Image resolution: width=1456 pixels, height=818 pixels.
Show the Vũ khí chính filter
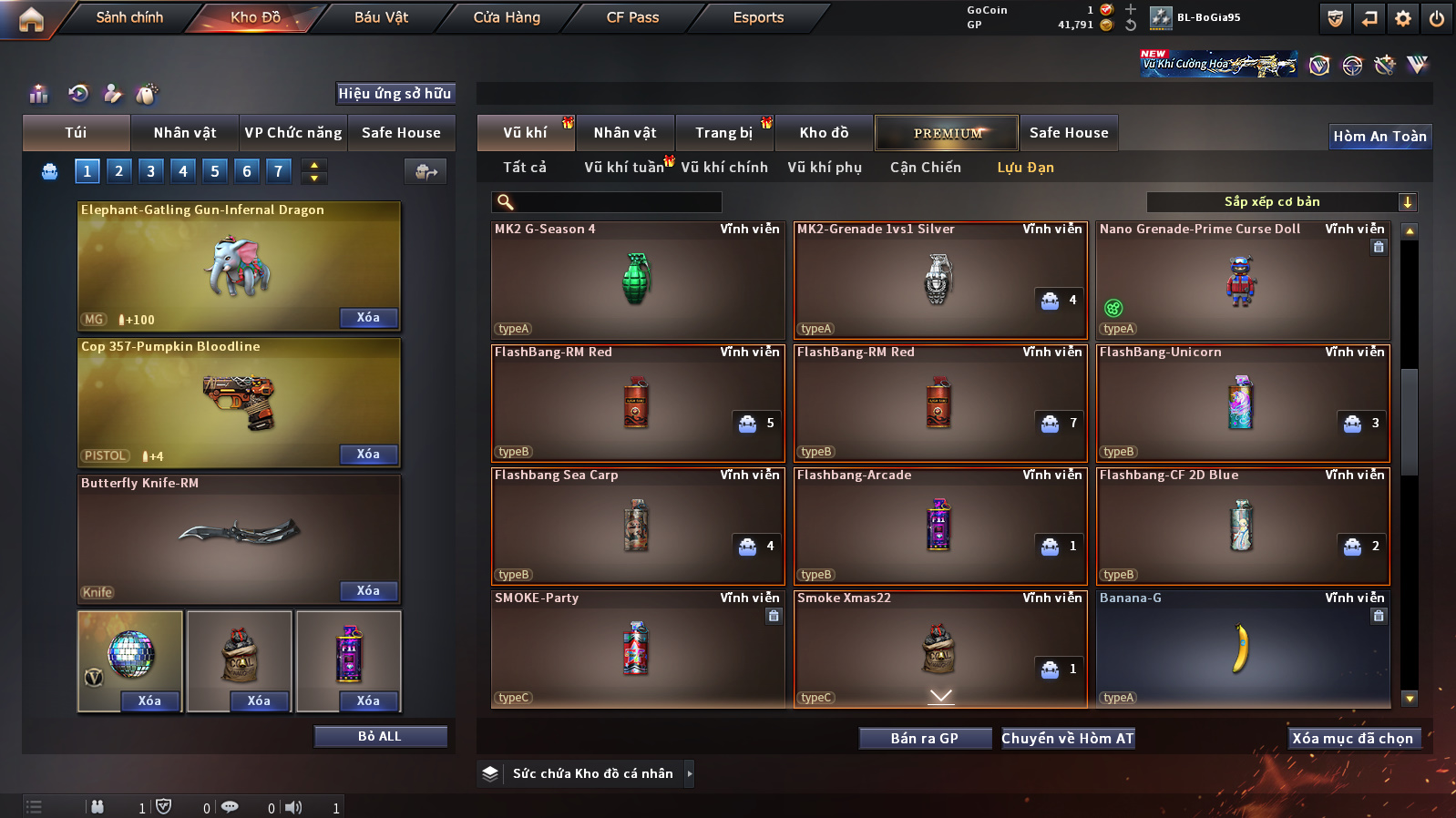point(724,168)
